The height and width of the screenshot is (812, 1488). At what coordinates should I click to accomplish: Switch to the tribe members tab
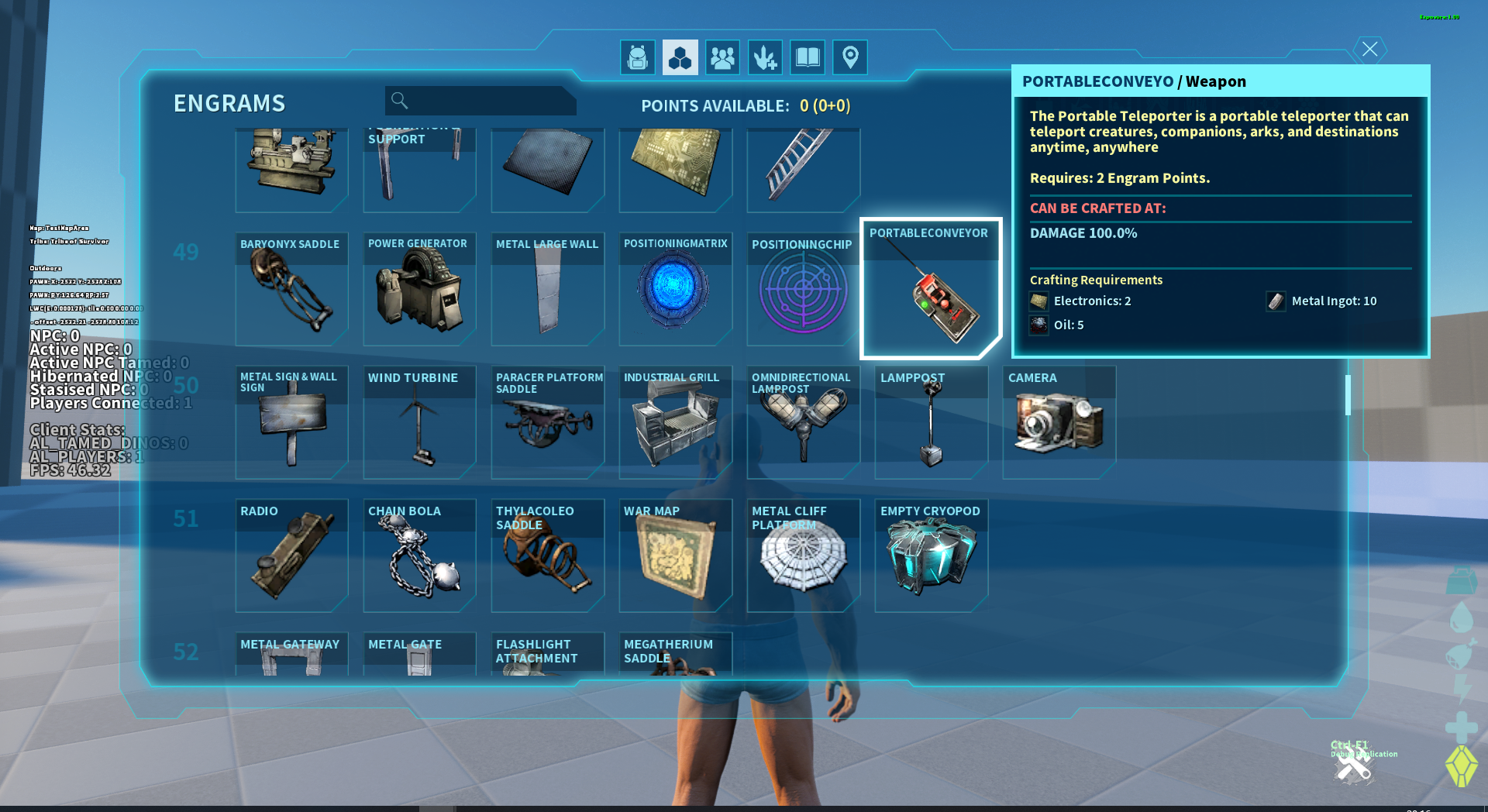722,57
